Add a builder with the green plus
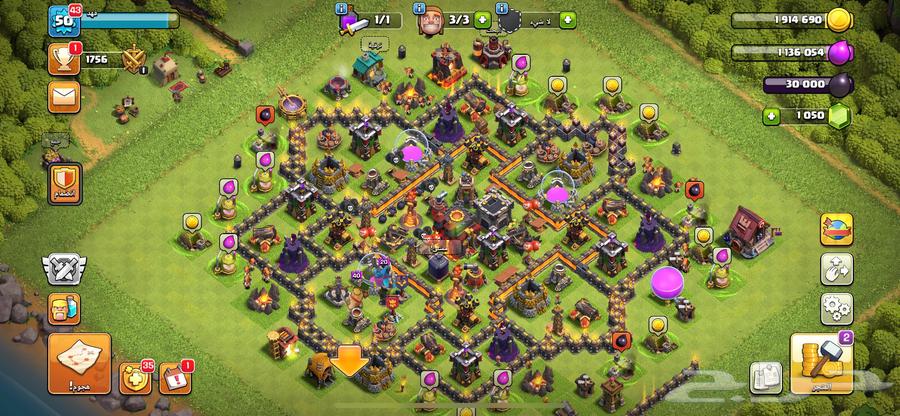The width and height of the screenshot is (900, 416). click(x=483, y=19)
